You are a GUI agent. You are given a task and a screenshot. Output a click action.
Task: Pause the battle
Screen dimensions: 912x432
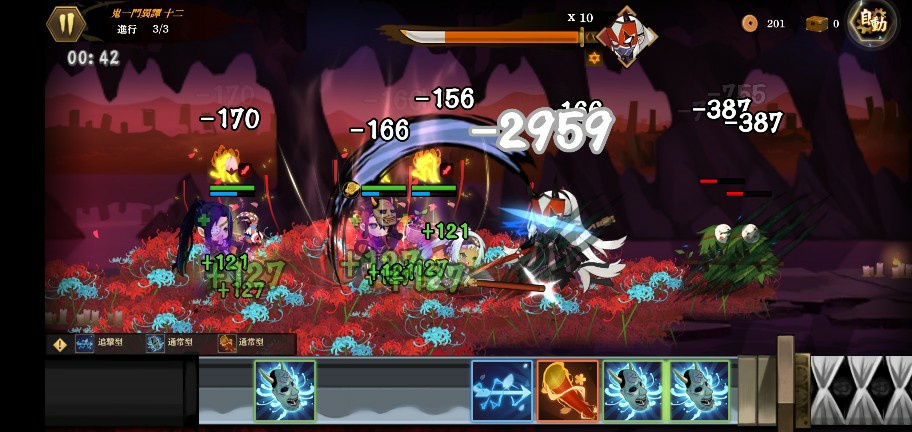click(x=67, y=24)
